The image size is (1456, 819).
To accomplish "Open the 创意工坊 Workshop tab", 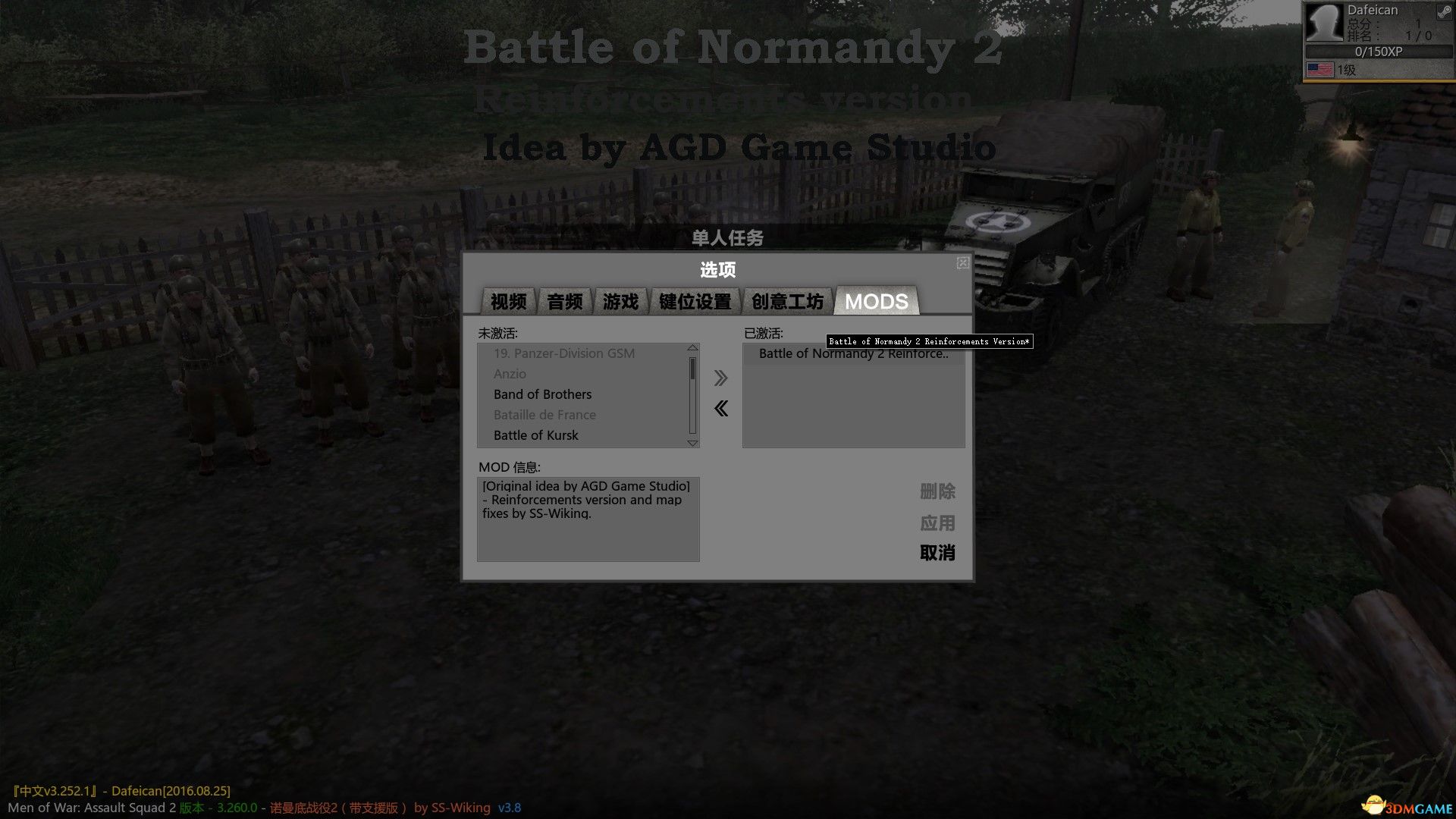I will 786,300.
